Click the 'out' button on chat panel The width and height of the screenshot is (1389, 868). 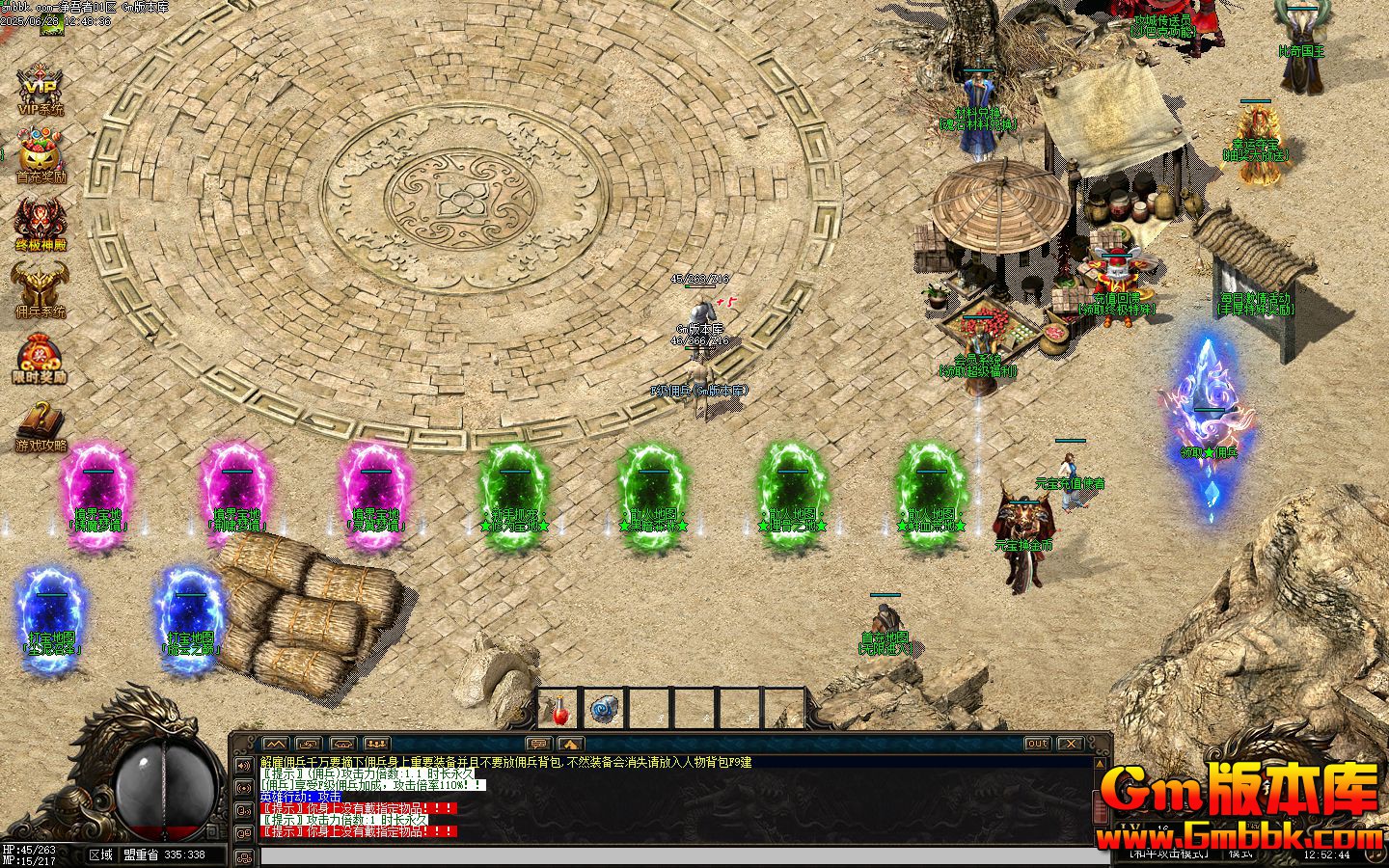click(1037, 744)
